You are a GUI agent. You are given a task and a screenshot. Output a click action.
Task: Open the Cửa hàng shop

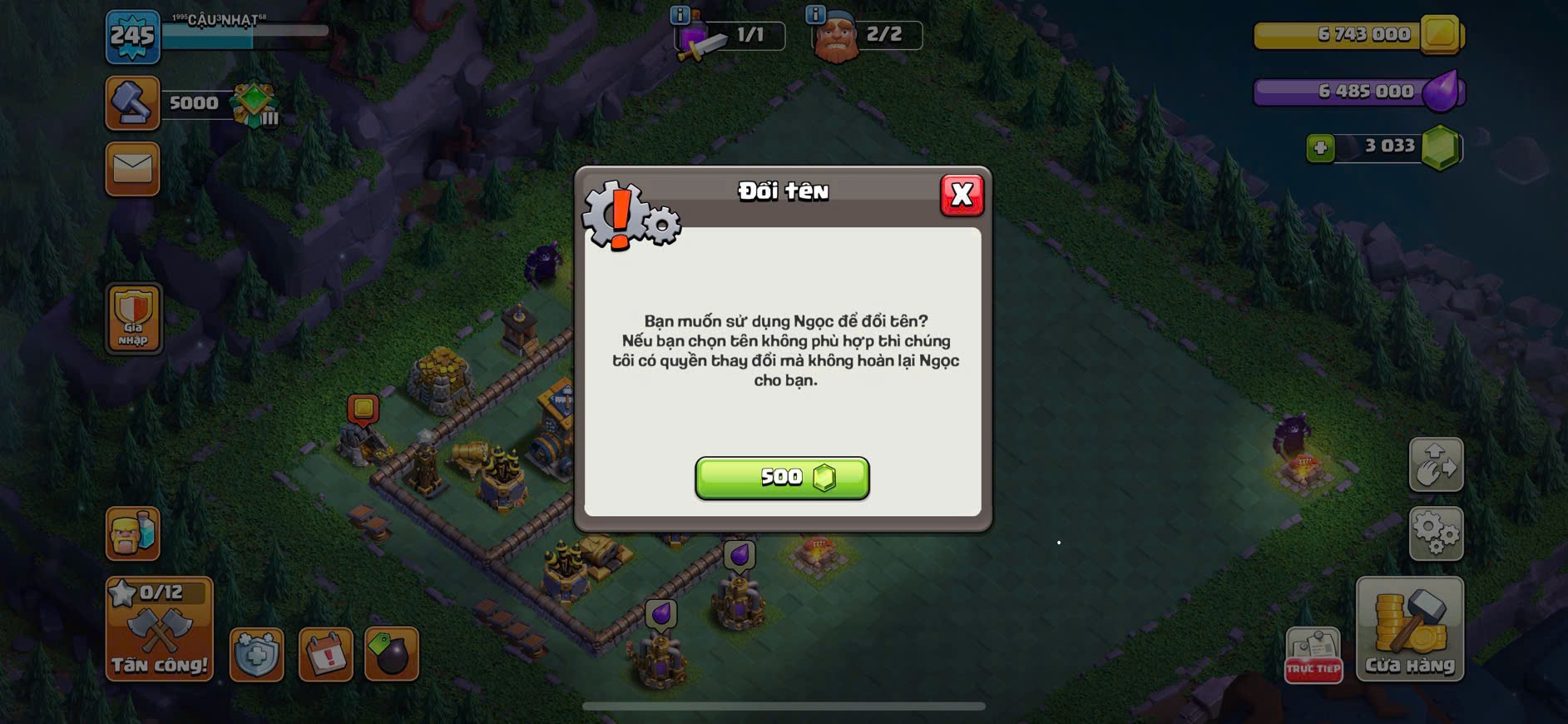[x=1410, y=629]
